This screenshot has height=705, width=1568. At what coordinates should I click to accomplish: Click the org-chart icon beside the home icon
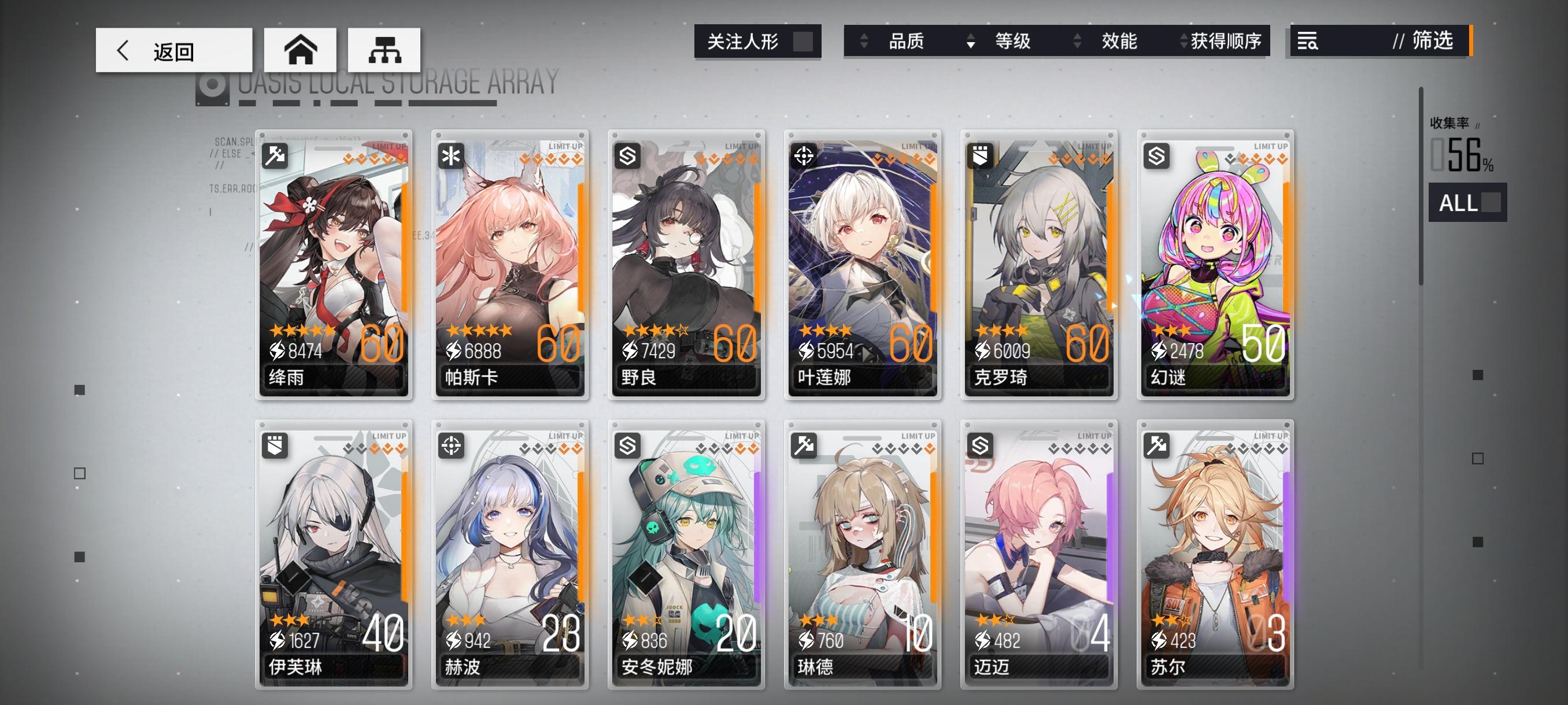pos(384,50)
